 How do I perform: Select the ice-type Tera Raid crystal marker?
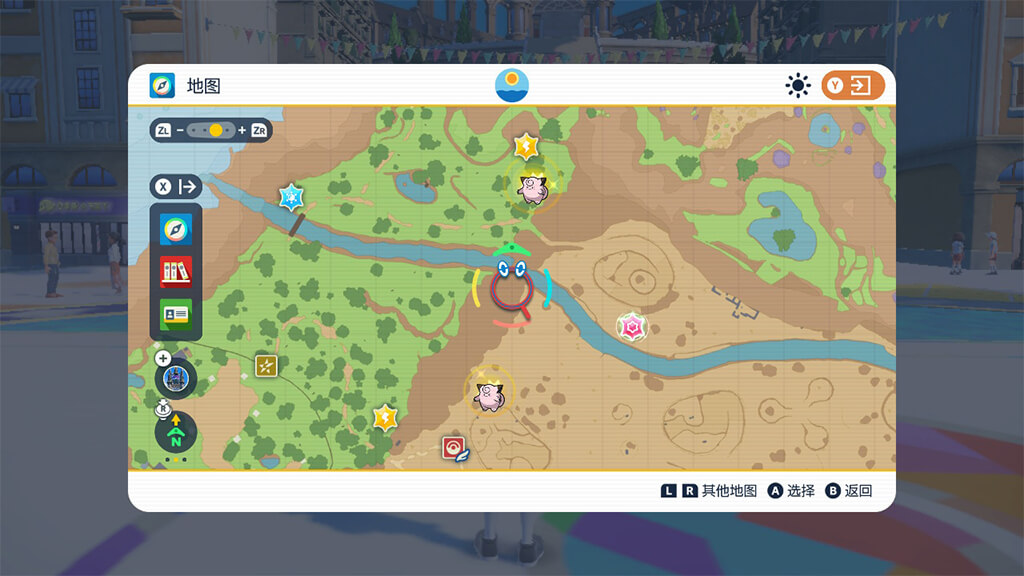coord(291,196)
